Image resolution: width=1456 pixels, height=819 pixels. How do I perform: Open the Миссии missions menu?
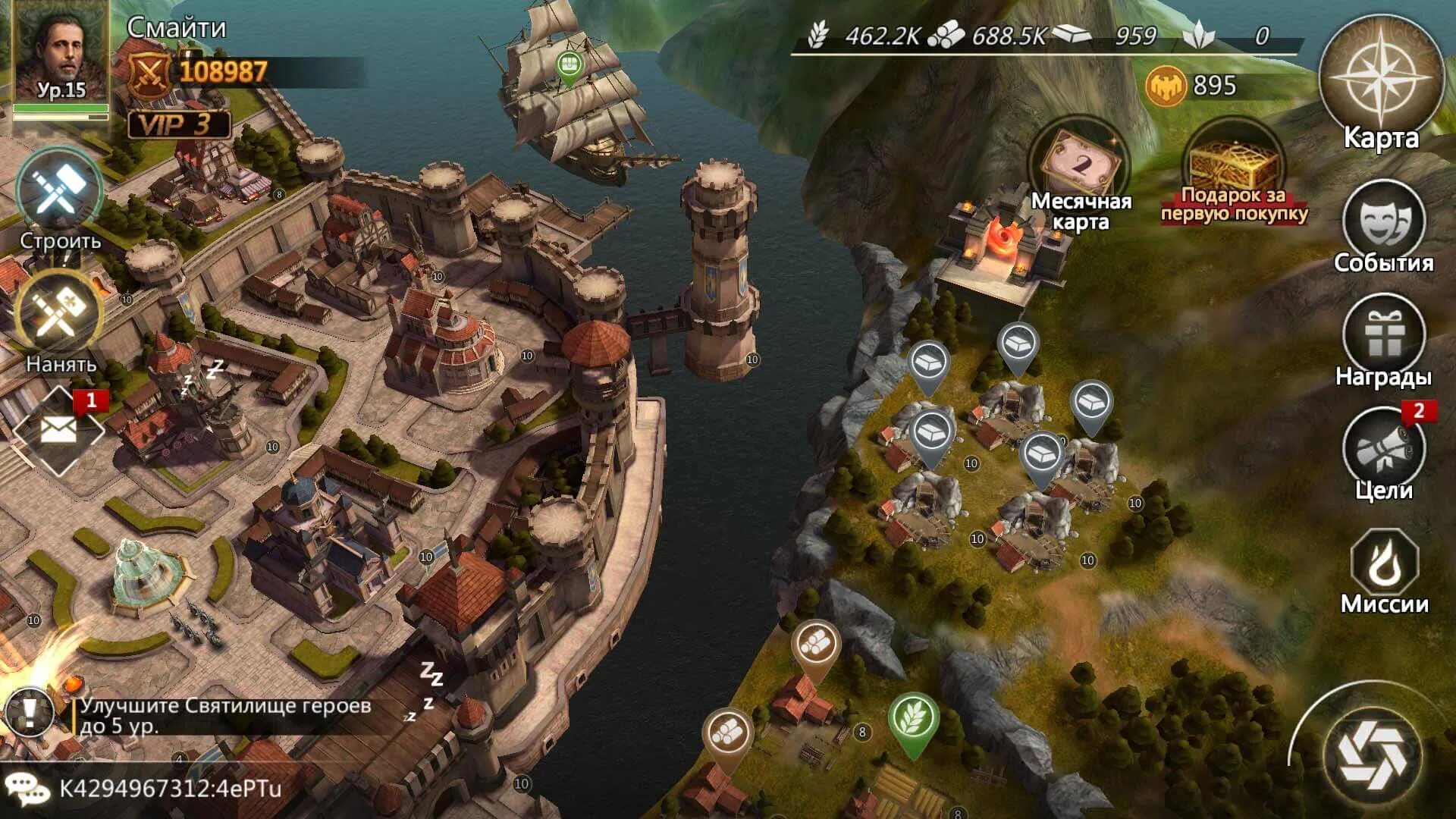click(x=1384, y=565)
